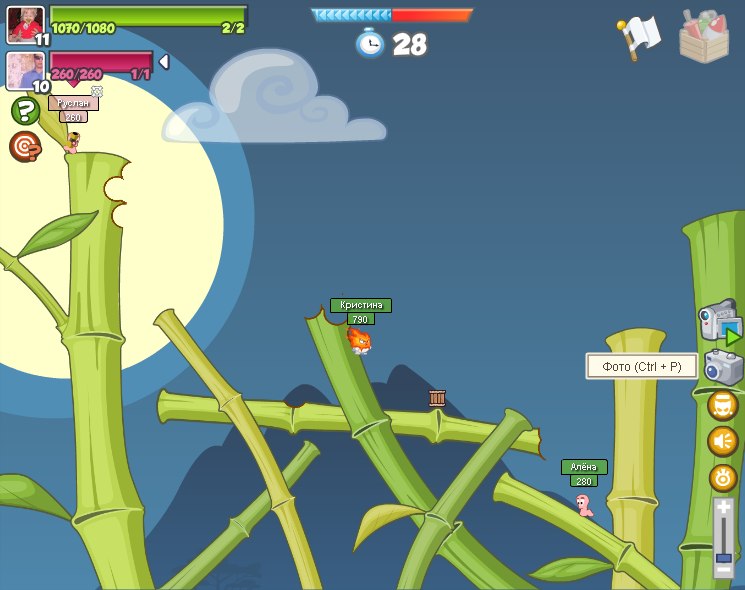Toggle the sound speaker button

tap(722, 441)
